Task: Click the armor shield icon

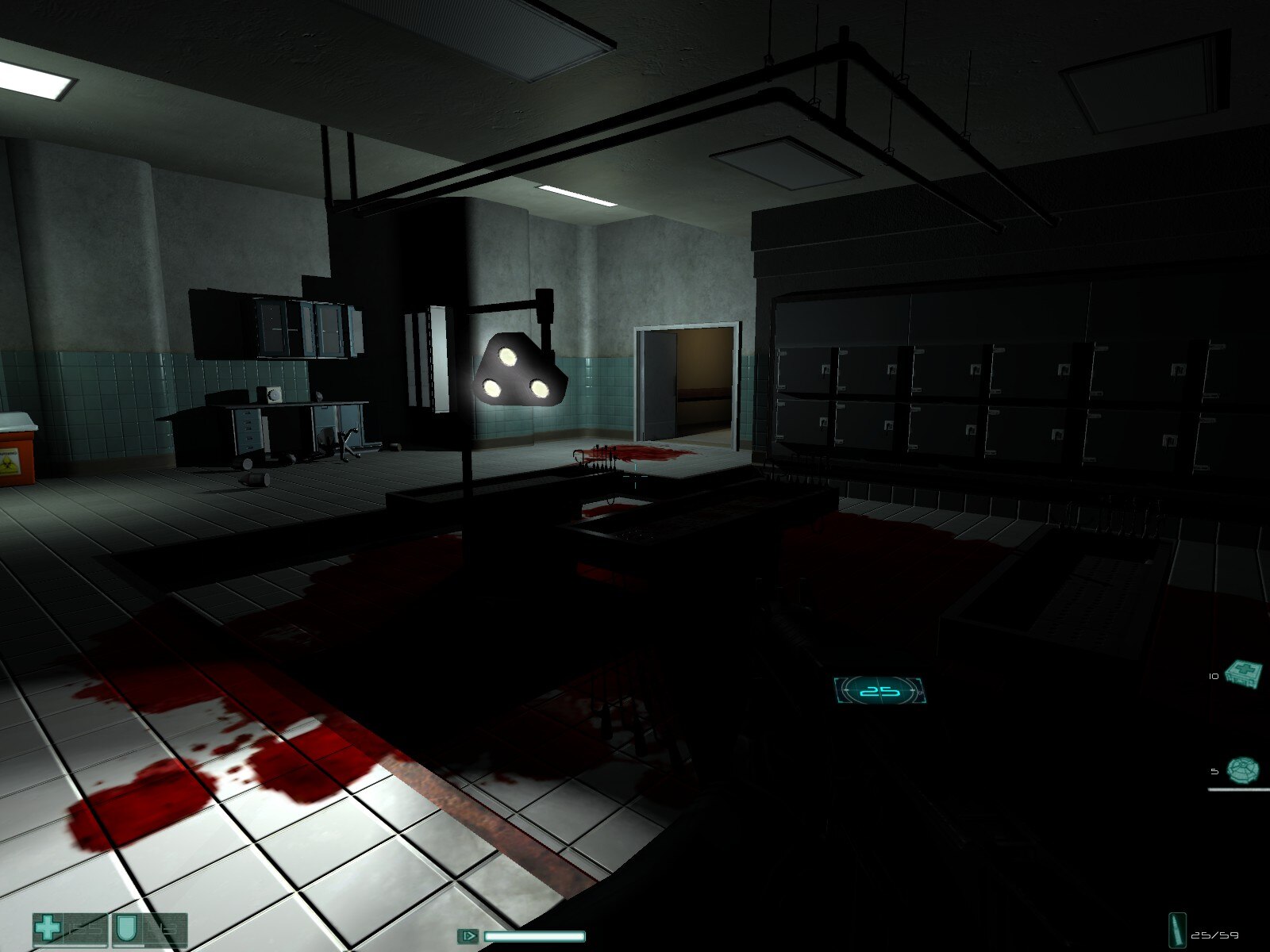Action: tap(125, 926)
